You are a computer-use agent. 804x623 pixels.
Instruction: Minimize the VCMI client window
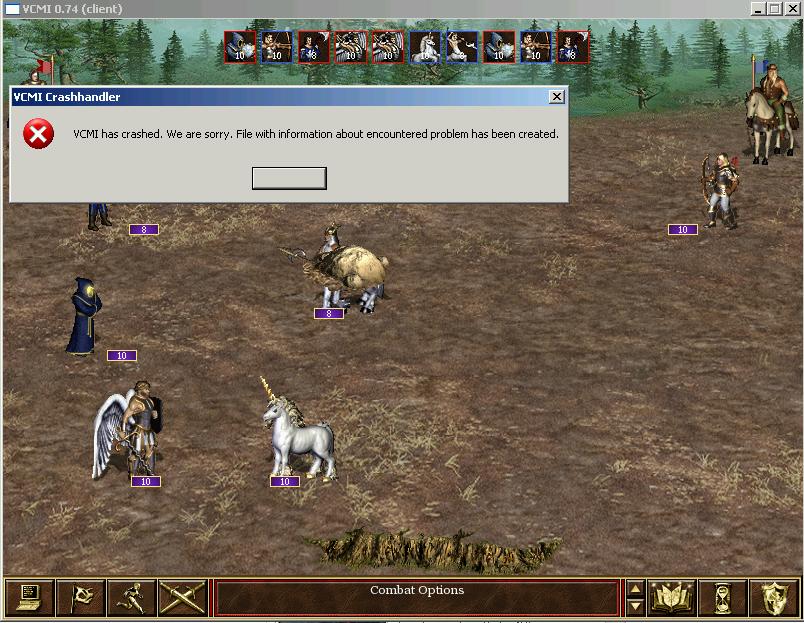click(x=757, y=9)
